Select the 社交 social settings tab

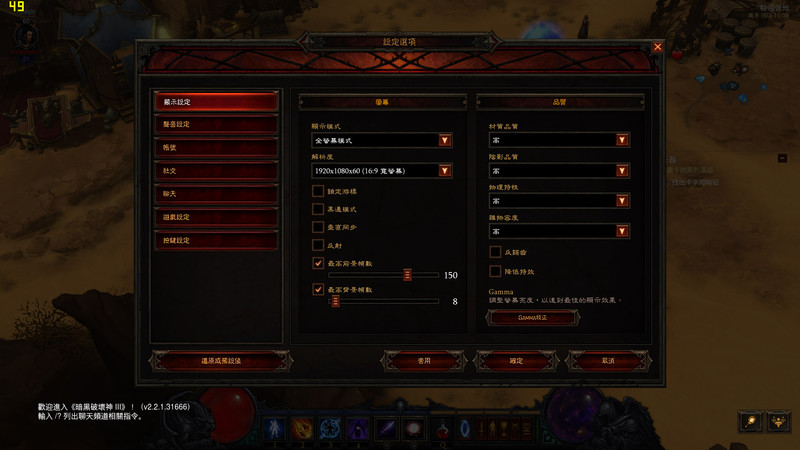pyautogui.click(x=215, y=171)
